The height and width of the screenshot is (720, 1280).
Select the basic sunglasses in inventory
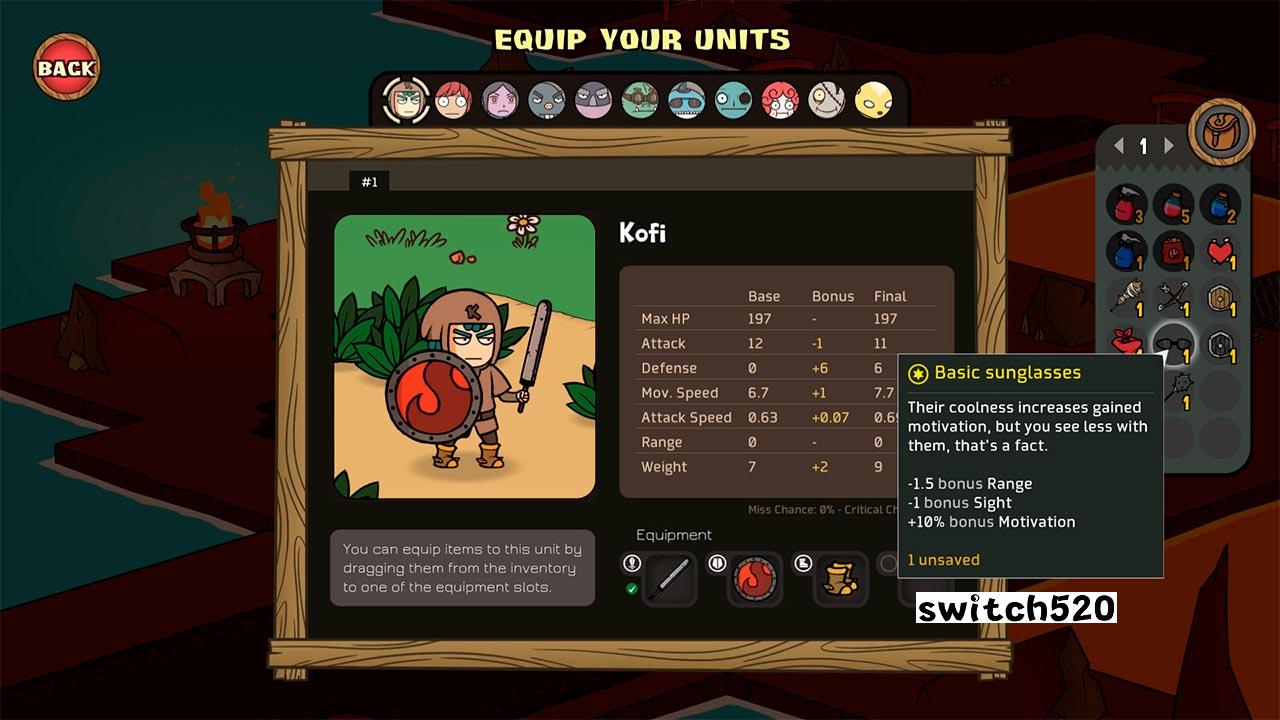[x=1173, y=343]
